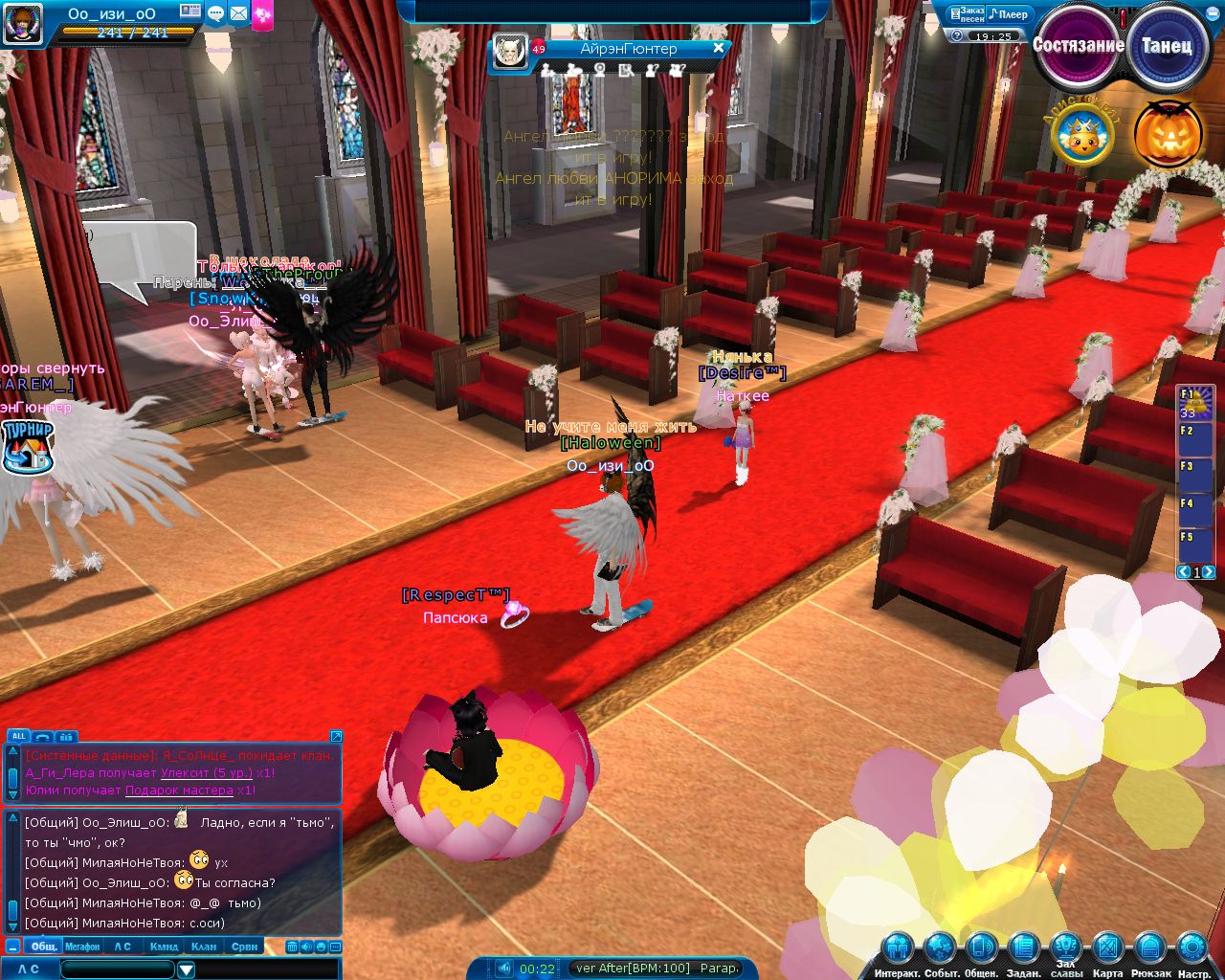The image size is (1225, 980).
Task: Open the mail envelope icon
Action: [x=238, y=13]
